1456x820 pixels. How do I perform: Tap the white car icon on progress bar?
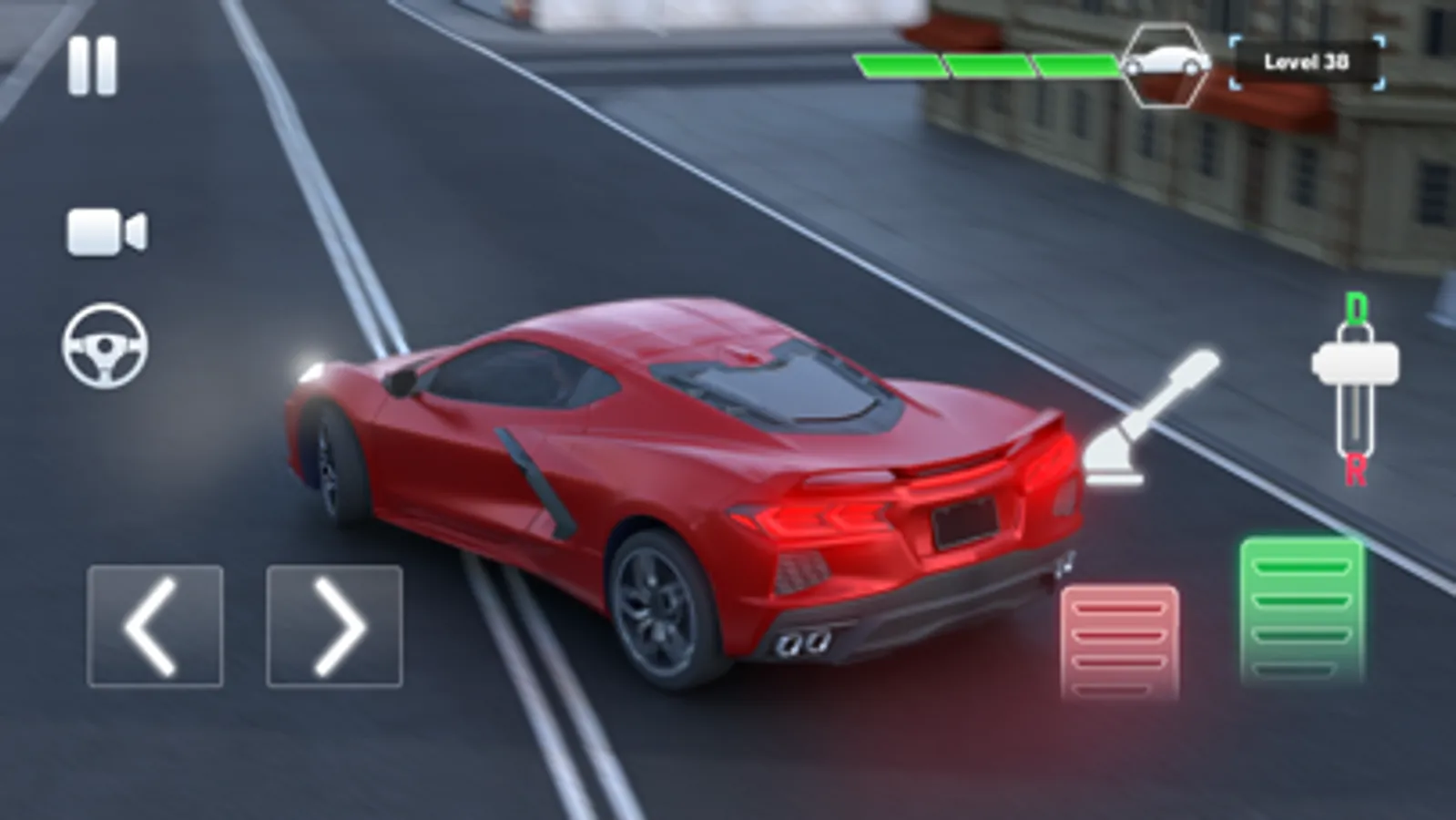coord(1170,62)
